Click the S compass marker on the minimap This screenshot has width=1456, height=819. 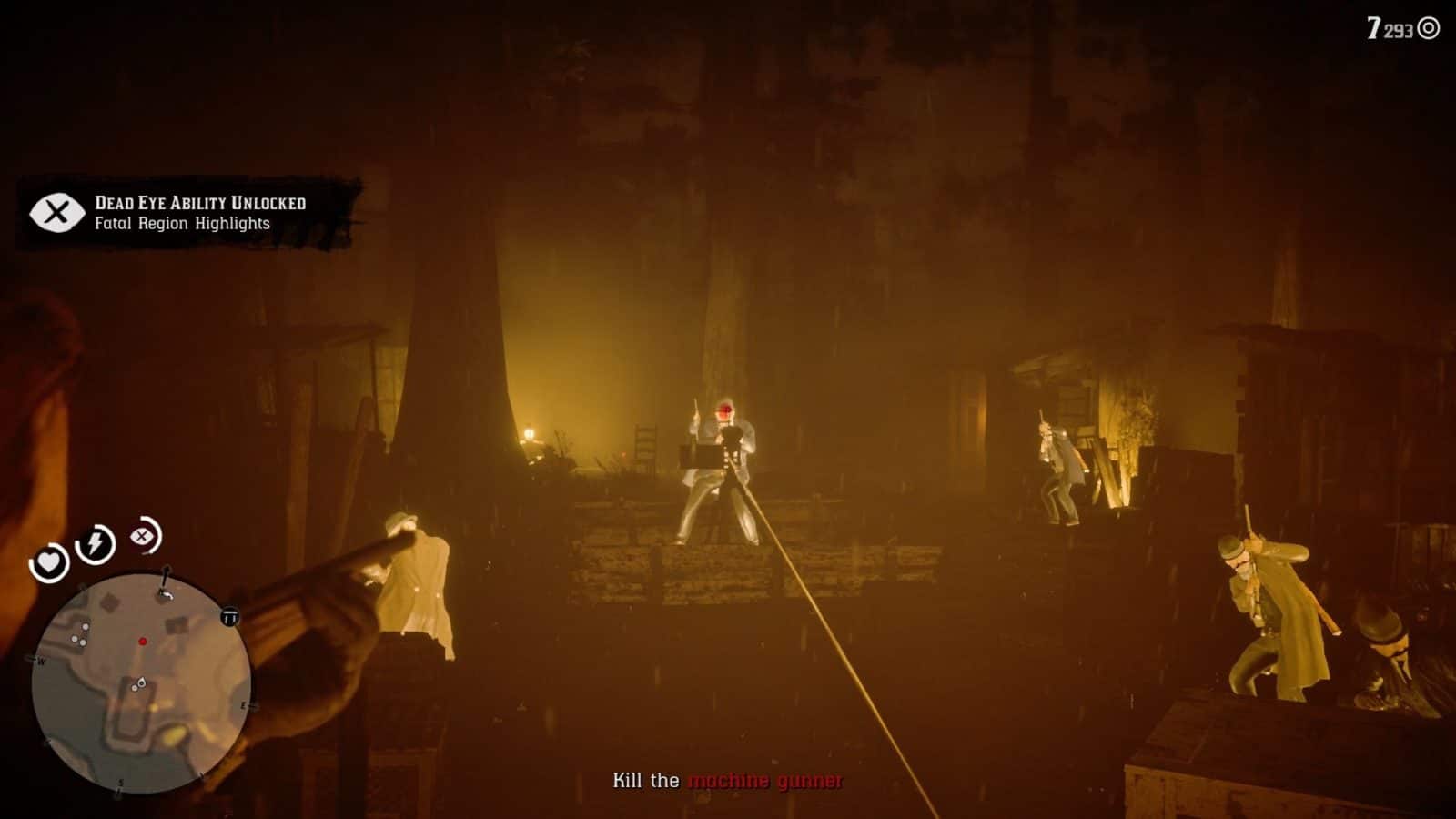tap(121, 783)
